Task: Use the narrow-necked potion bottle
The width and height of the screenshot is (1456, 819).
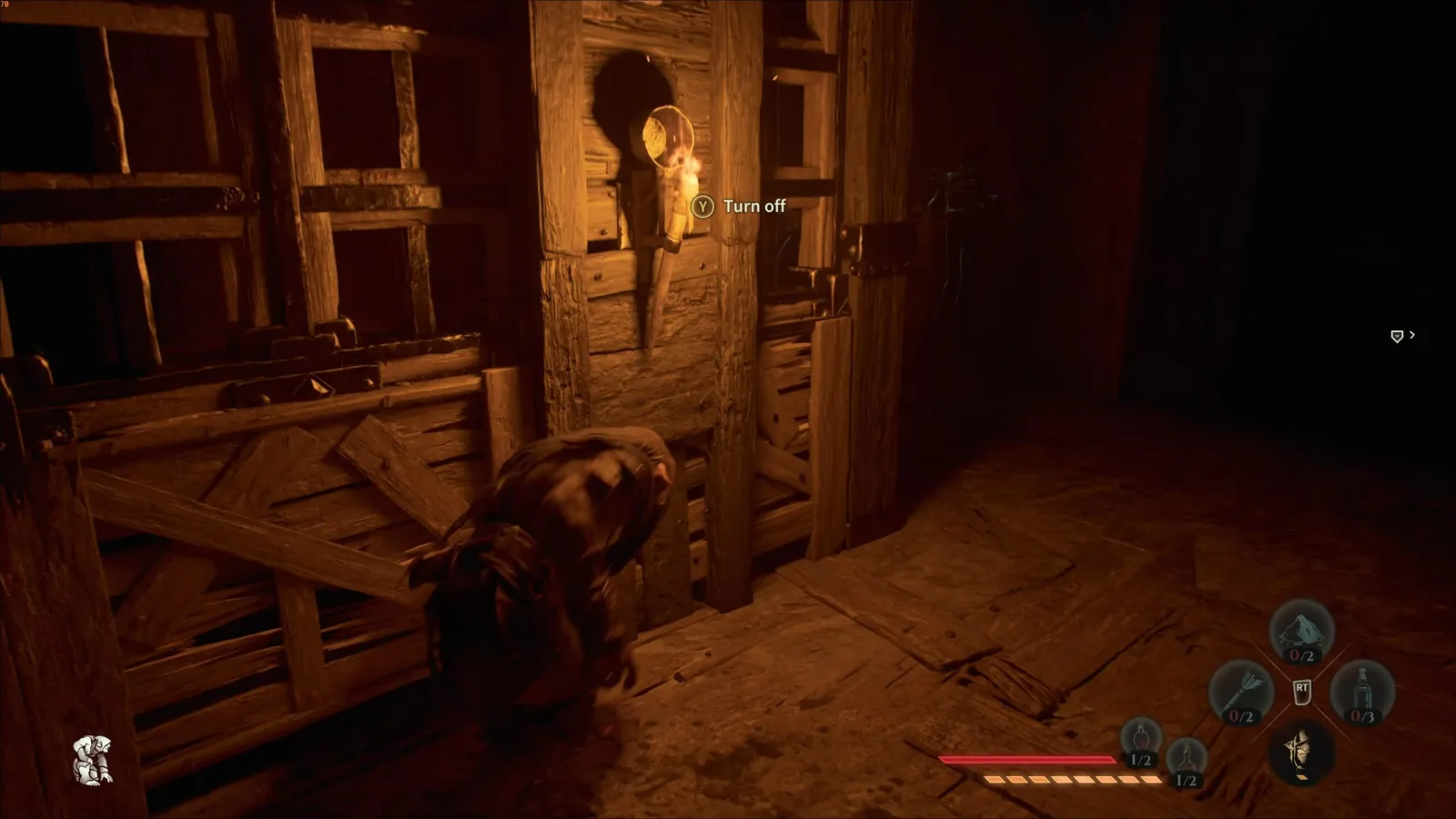Action: (x=1186, y=761)
